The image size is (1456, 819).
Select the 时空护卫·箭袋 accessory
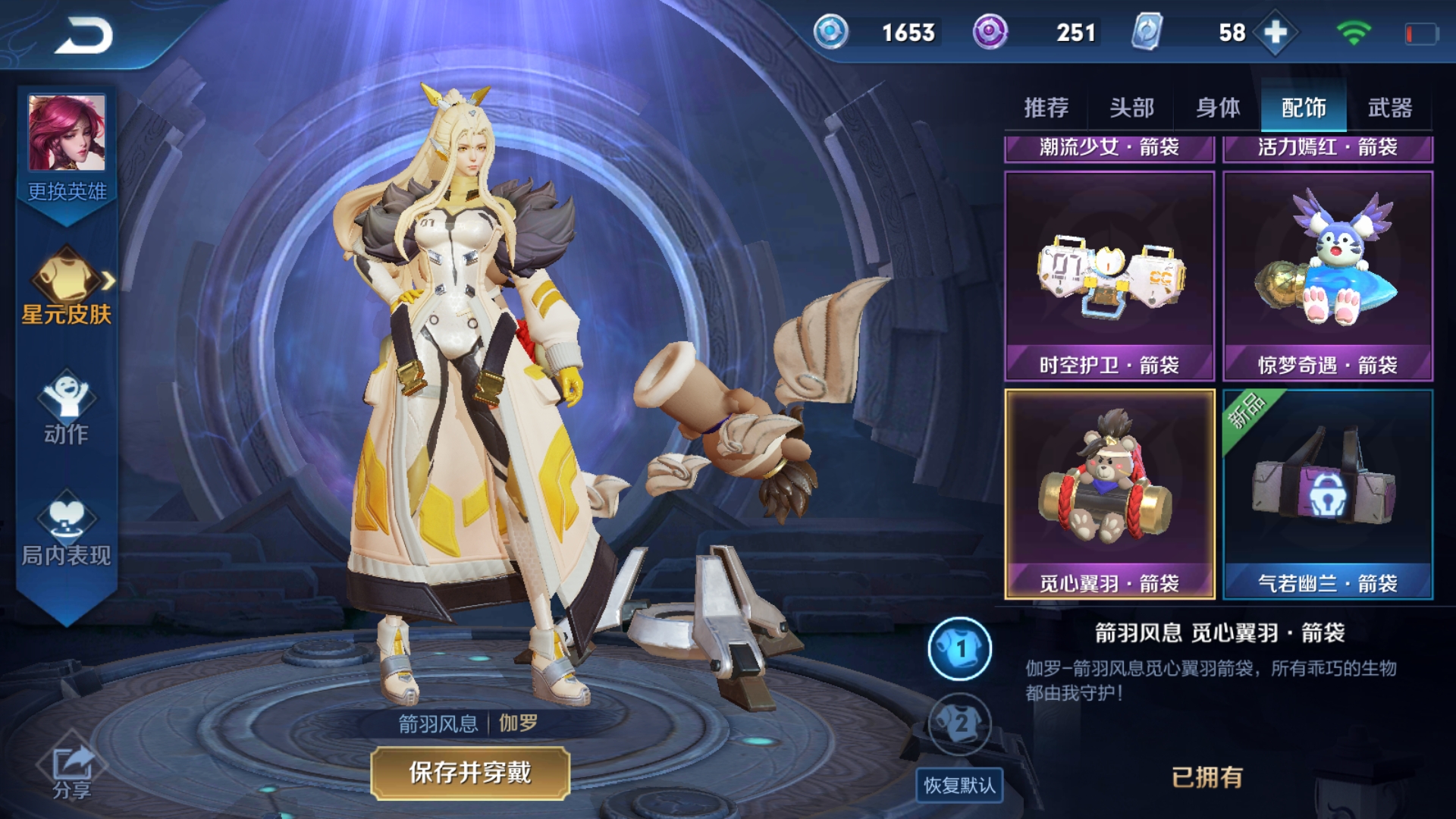click(1107, 273)
